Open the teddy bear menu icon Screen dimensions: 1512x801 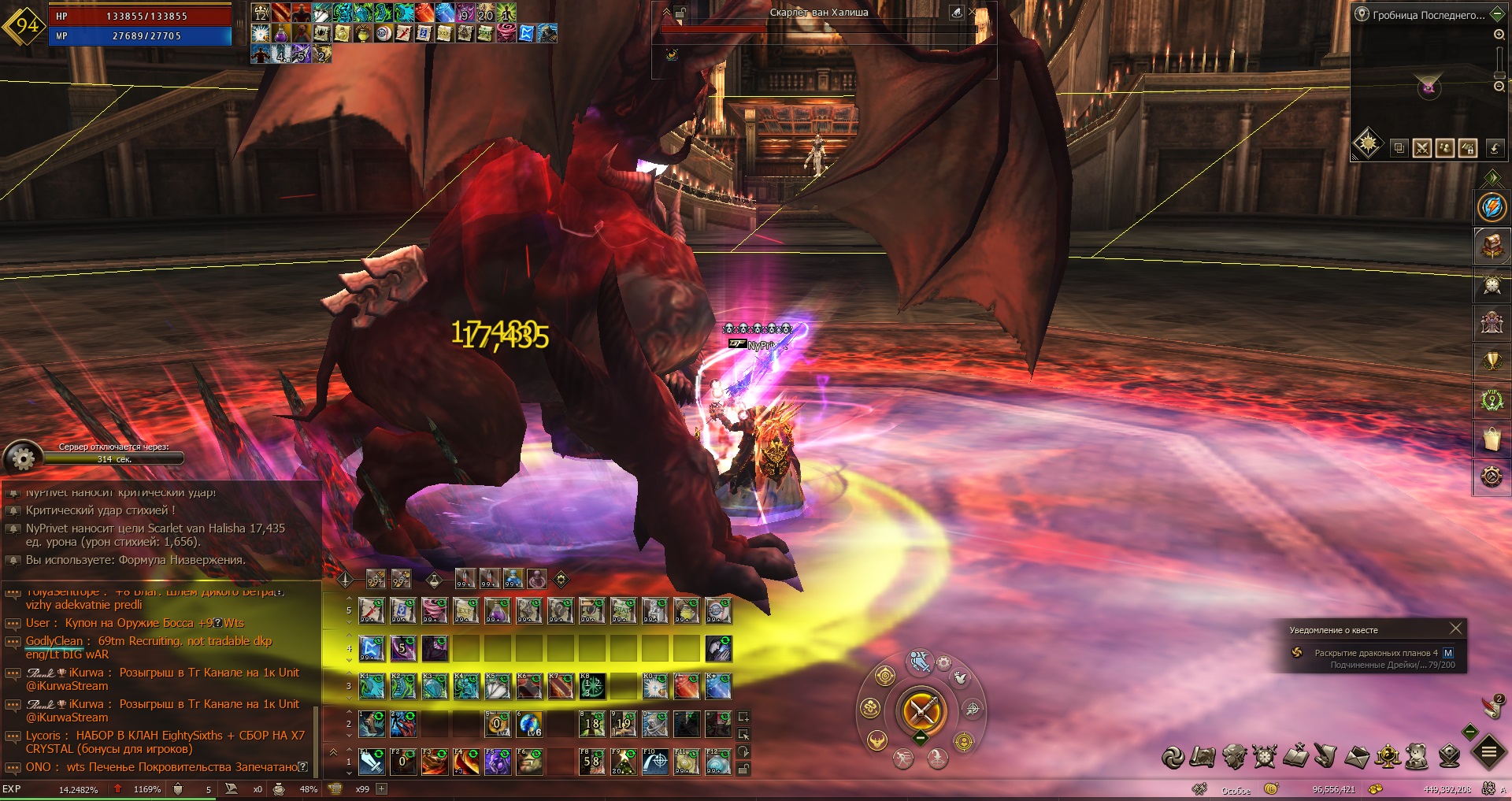tap(1417, 756)
